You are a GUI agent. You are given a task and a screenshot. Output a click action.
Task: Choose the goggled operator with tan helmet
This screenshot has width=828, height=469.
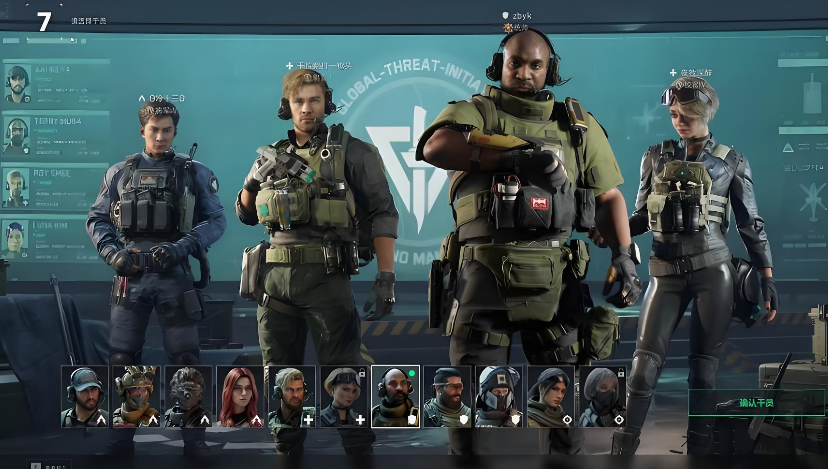coord(136,396)
